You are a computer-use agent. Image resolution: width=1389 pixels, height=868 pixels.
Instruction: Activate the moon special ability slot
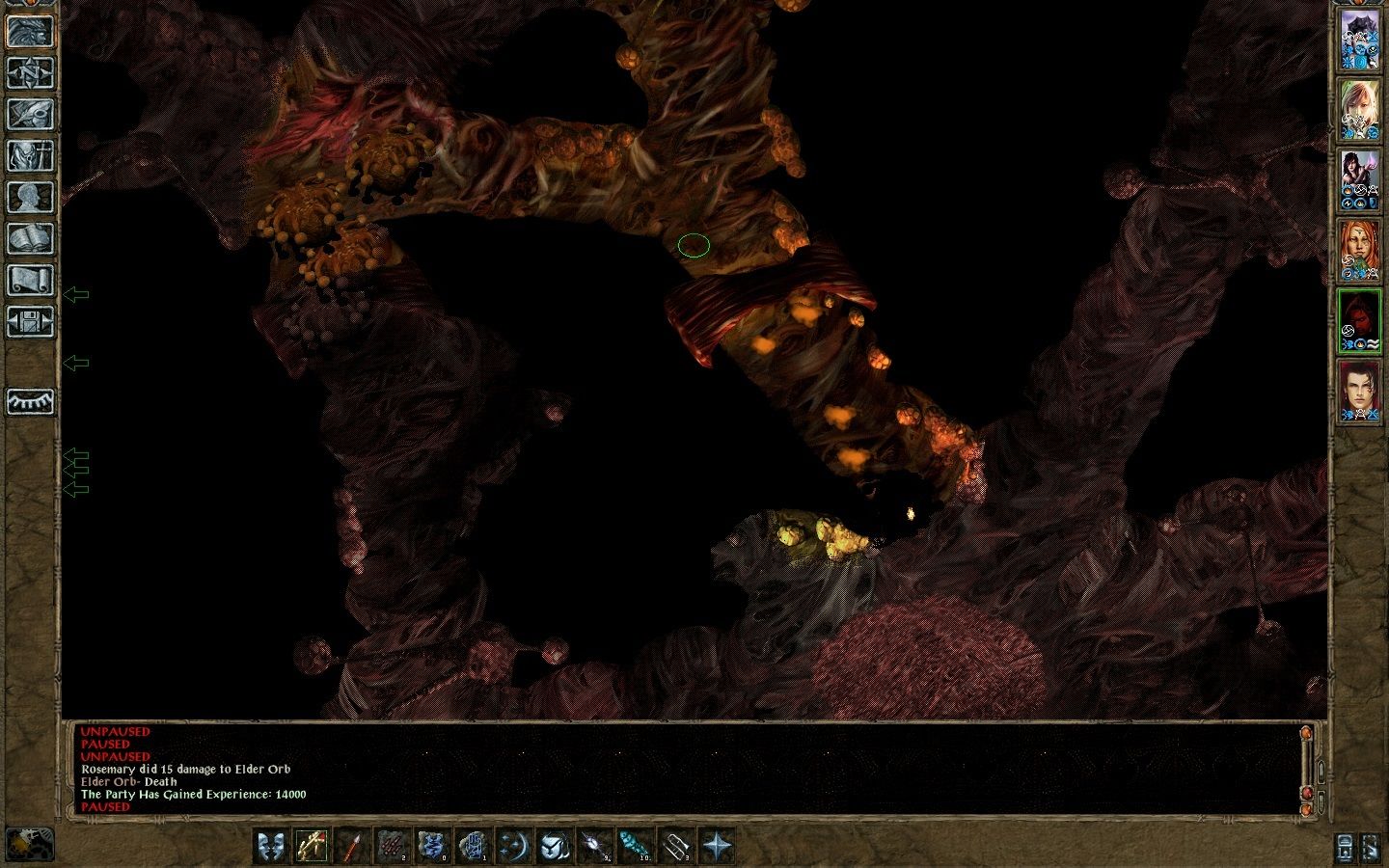[512, 847]
